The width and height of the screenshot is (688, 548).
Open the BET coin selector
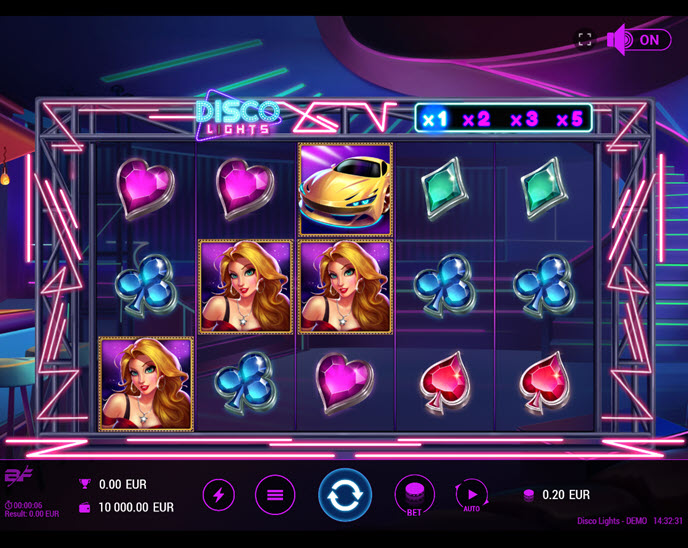tap(414, 494)
